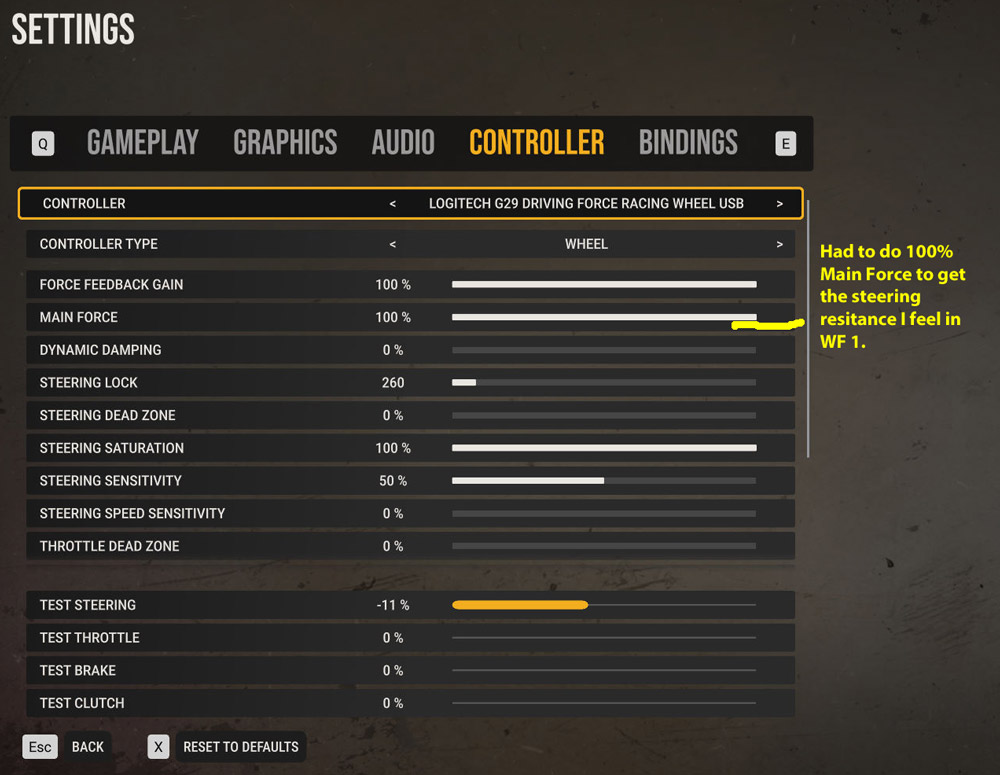
Task: Click left arrow beside Wheel controller type
Action: point(393,244)
